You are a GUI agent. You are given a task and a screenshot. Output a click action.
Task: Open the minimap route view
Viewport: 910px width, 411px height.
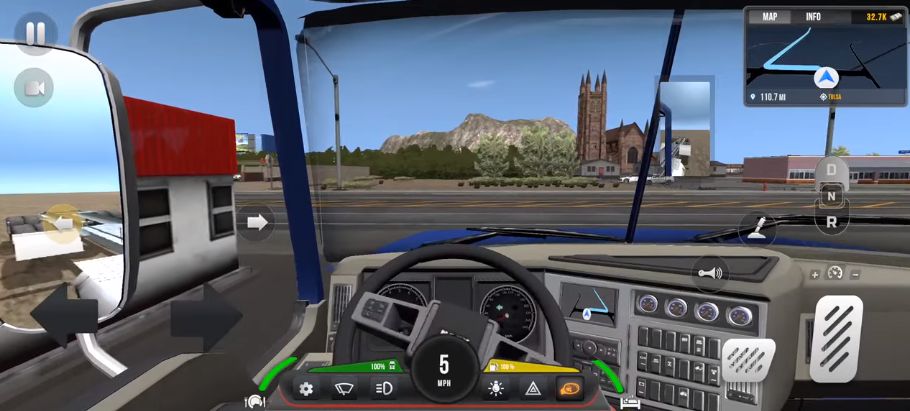(x=825, y=60)
